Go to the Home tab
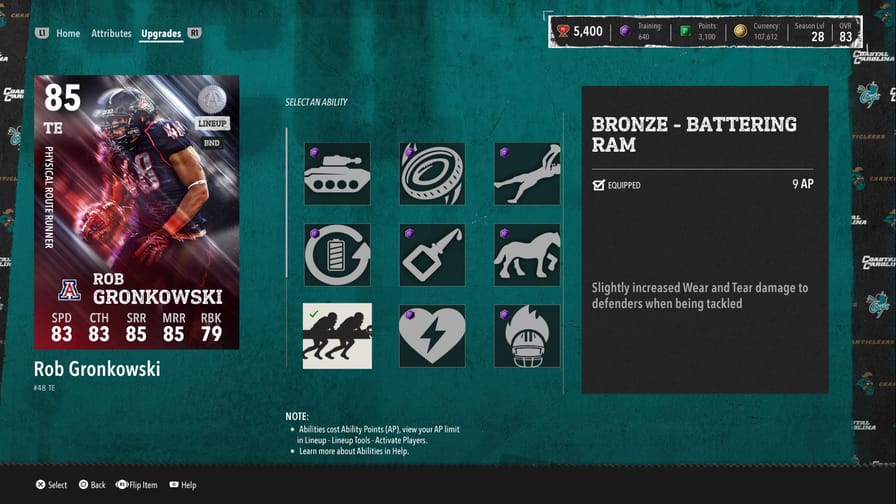The image size is (896, 504). point(68,33)
